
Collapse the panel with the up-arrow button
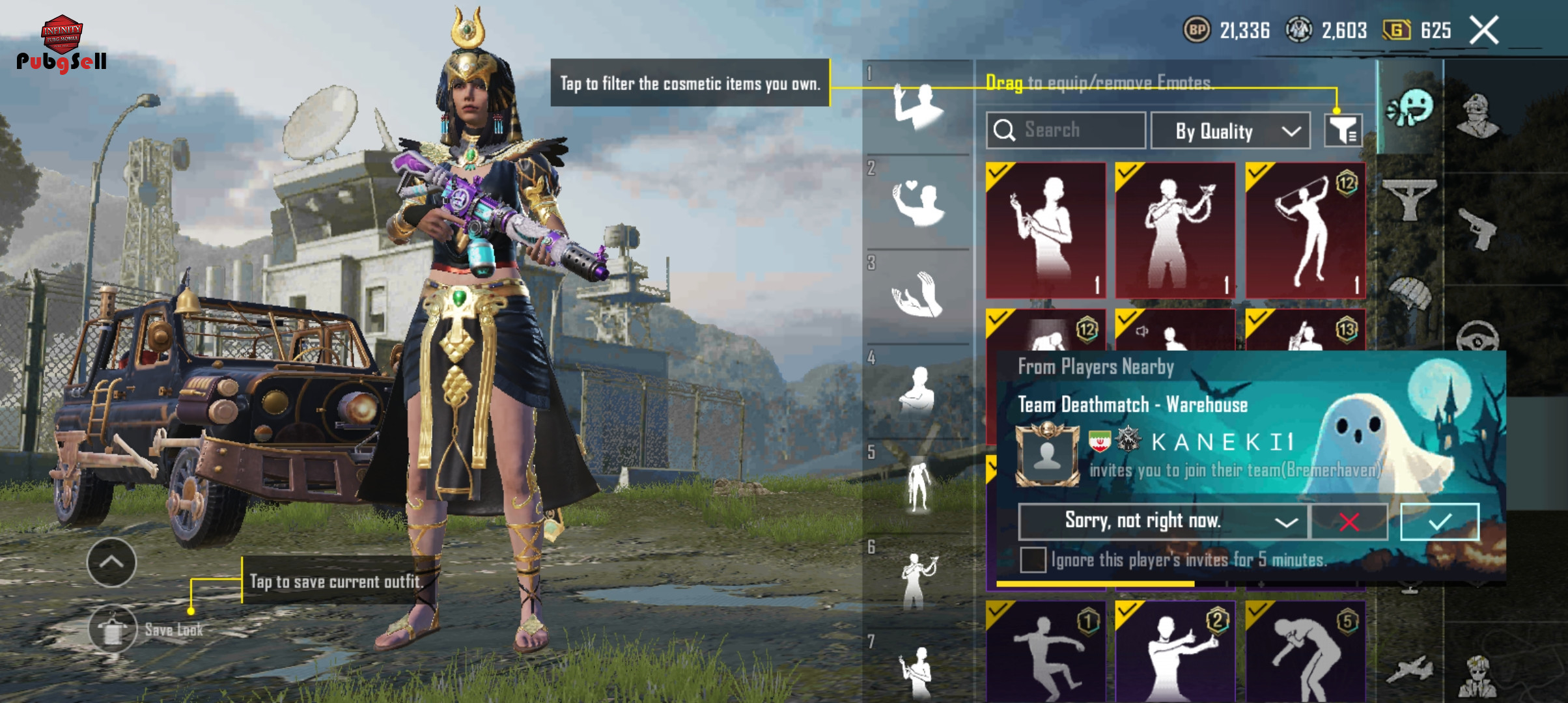111,562
